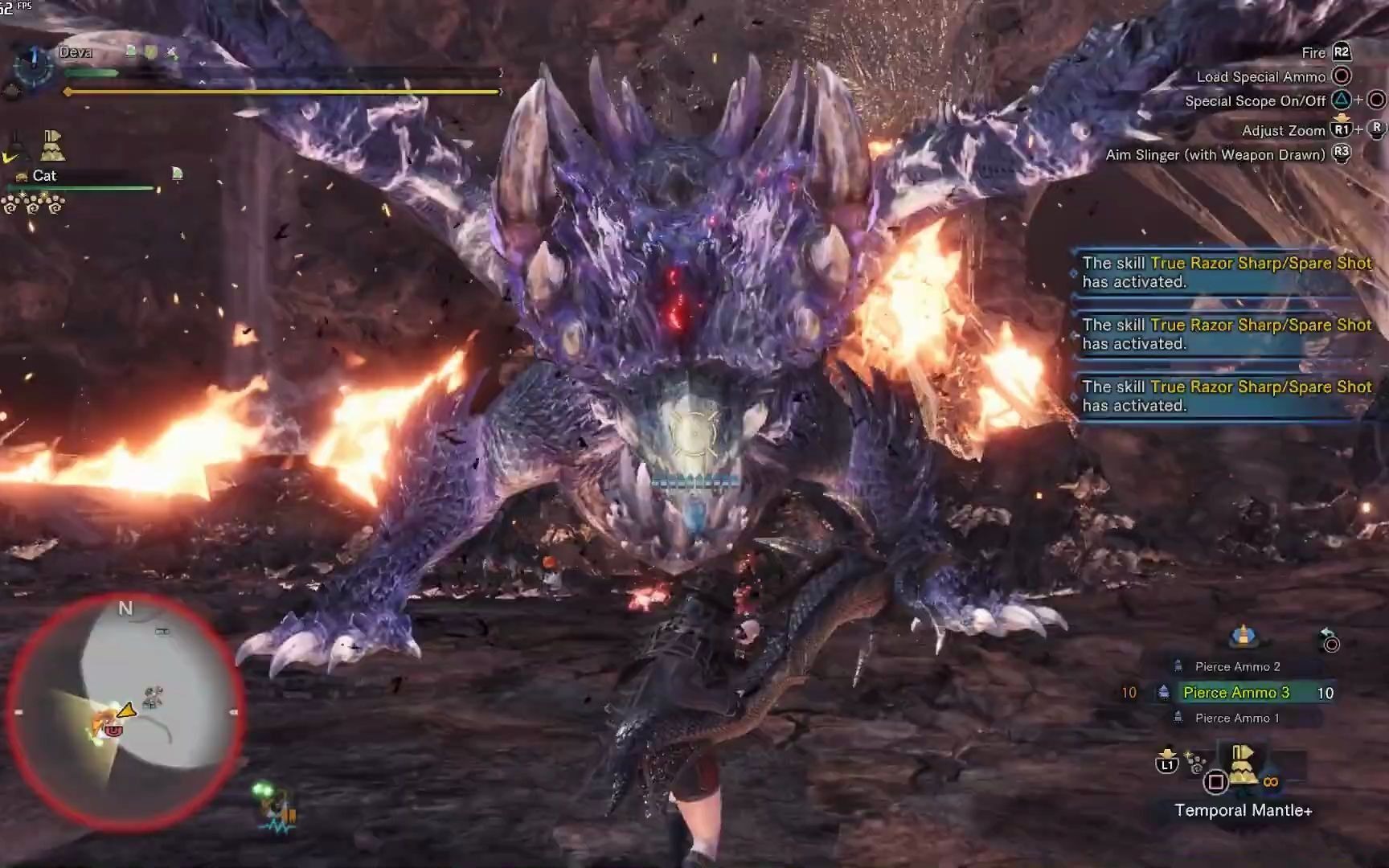Click the bowgun ammo type icon above list

coord(1243,636)
